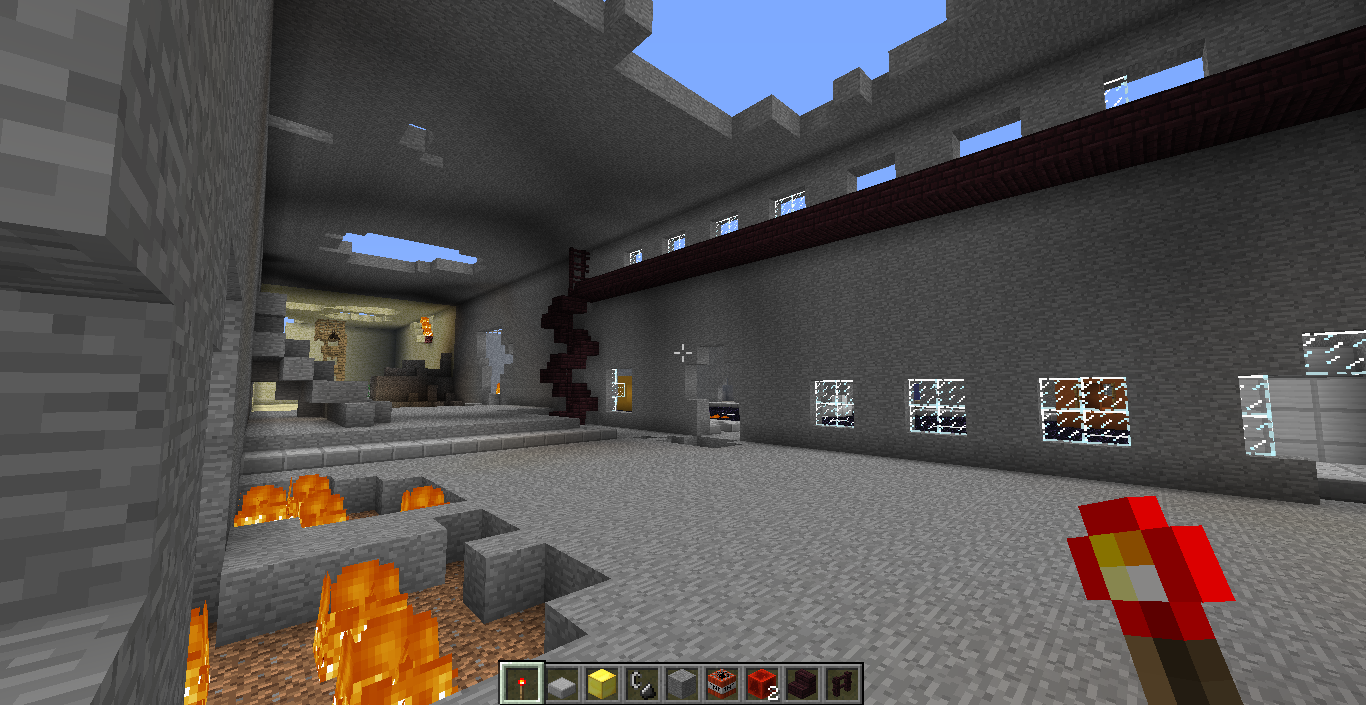The height and width of the screenshot is (705, 1366).
Task: Choose the gold block in the hotbar
Action: (602, 683)
